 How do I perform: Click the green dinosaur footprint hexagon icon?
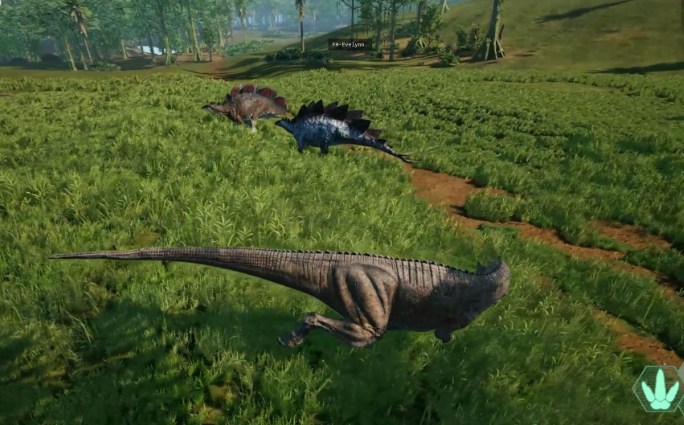(x=659, y=389)
